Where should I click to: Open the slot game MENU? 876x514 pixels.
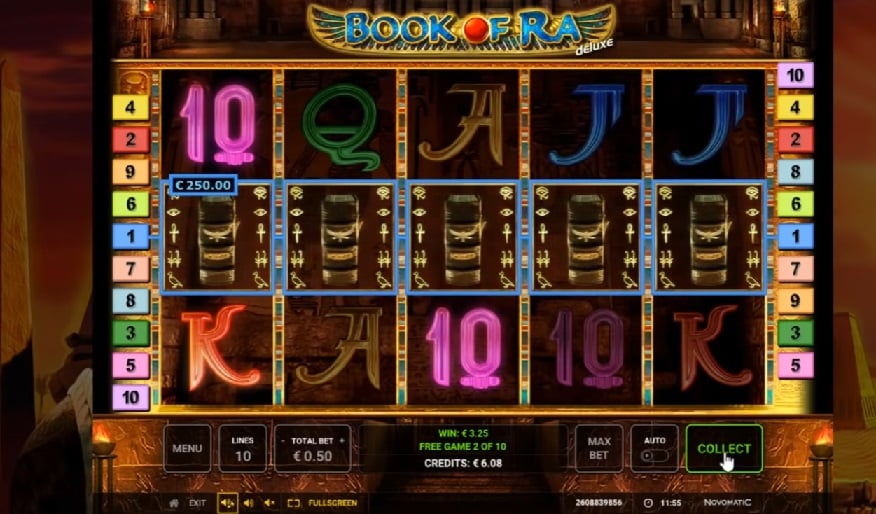pos(187,449)
